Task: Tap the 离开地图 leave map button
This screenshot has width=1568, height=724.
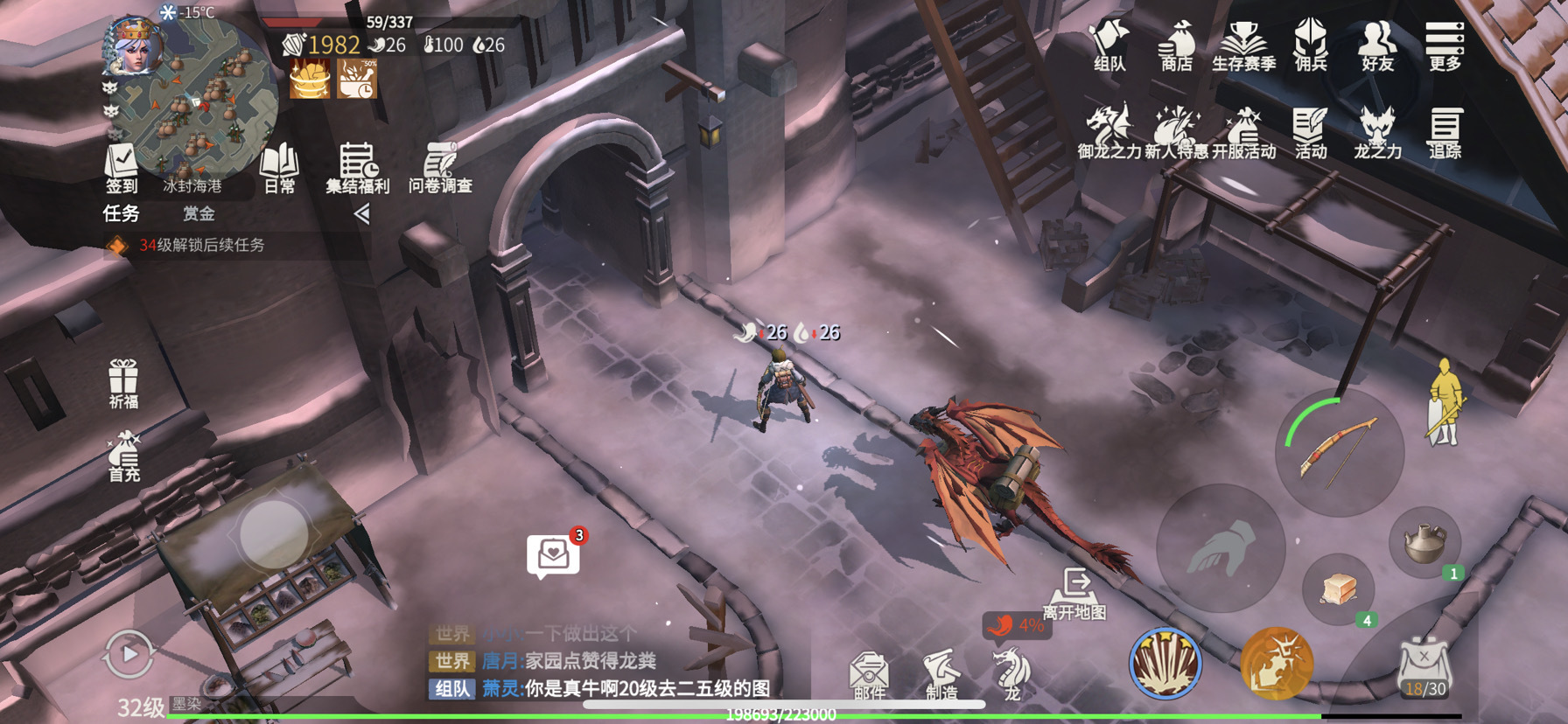Action: click(x=1075, y=594)
